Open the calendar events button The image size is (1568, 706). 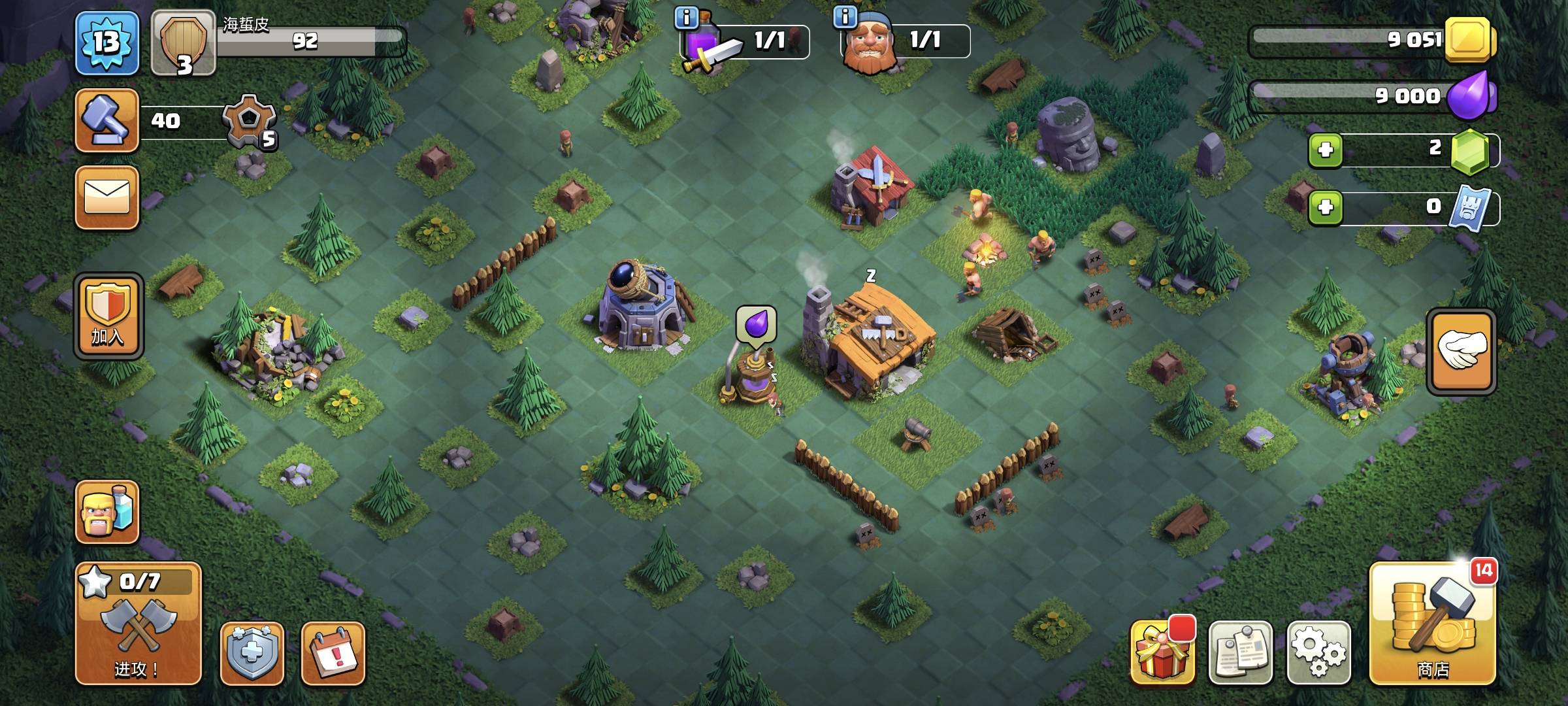333,652
